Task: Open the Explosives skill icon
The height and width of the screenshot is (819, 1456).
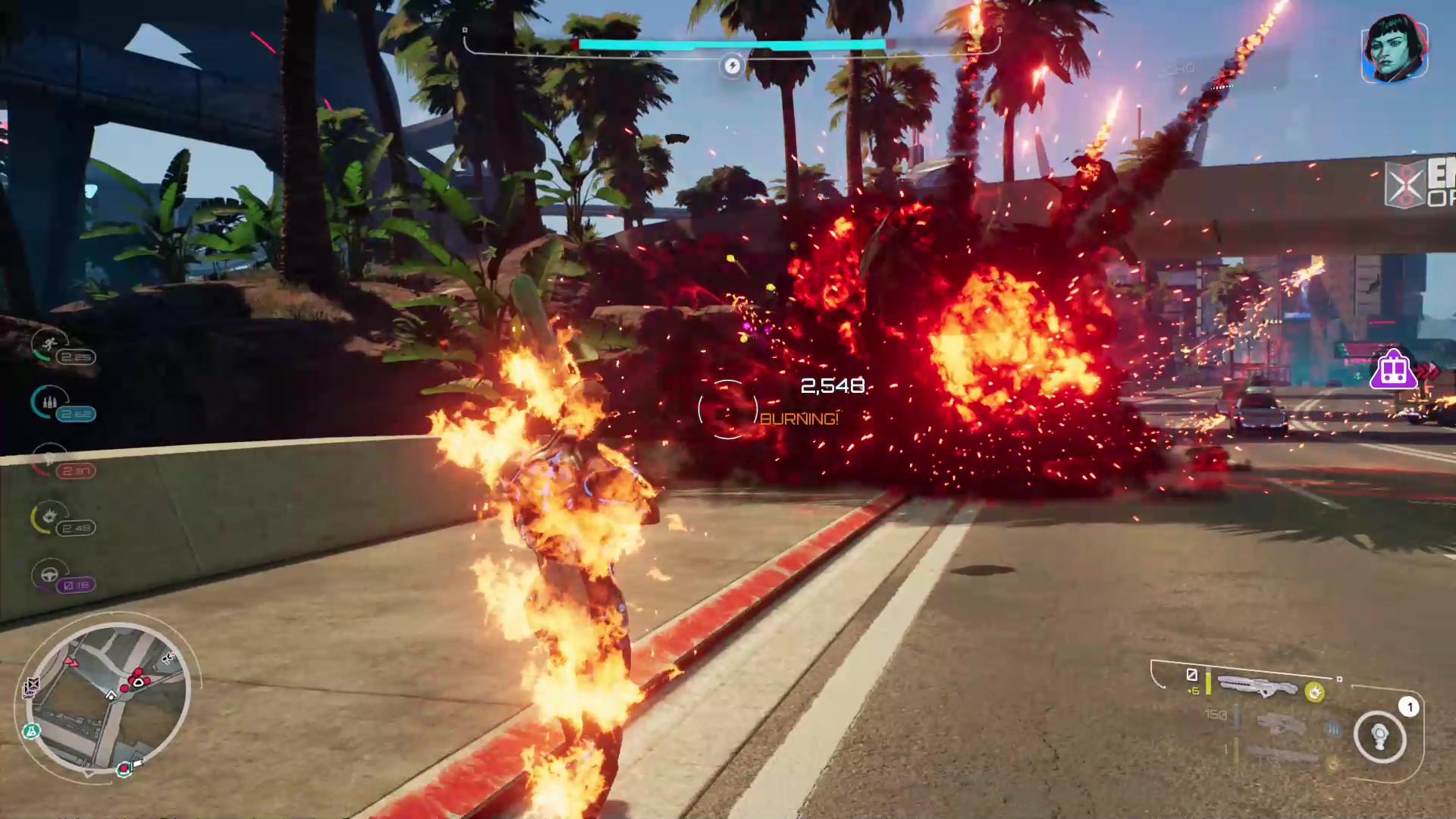Action: click(x=49, y=517)
